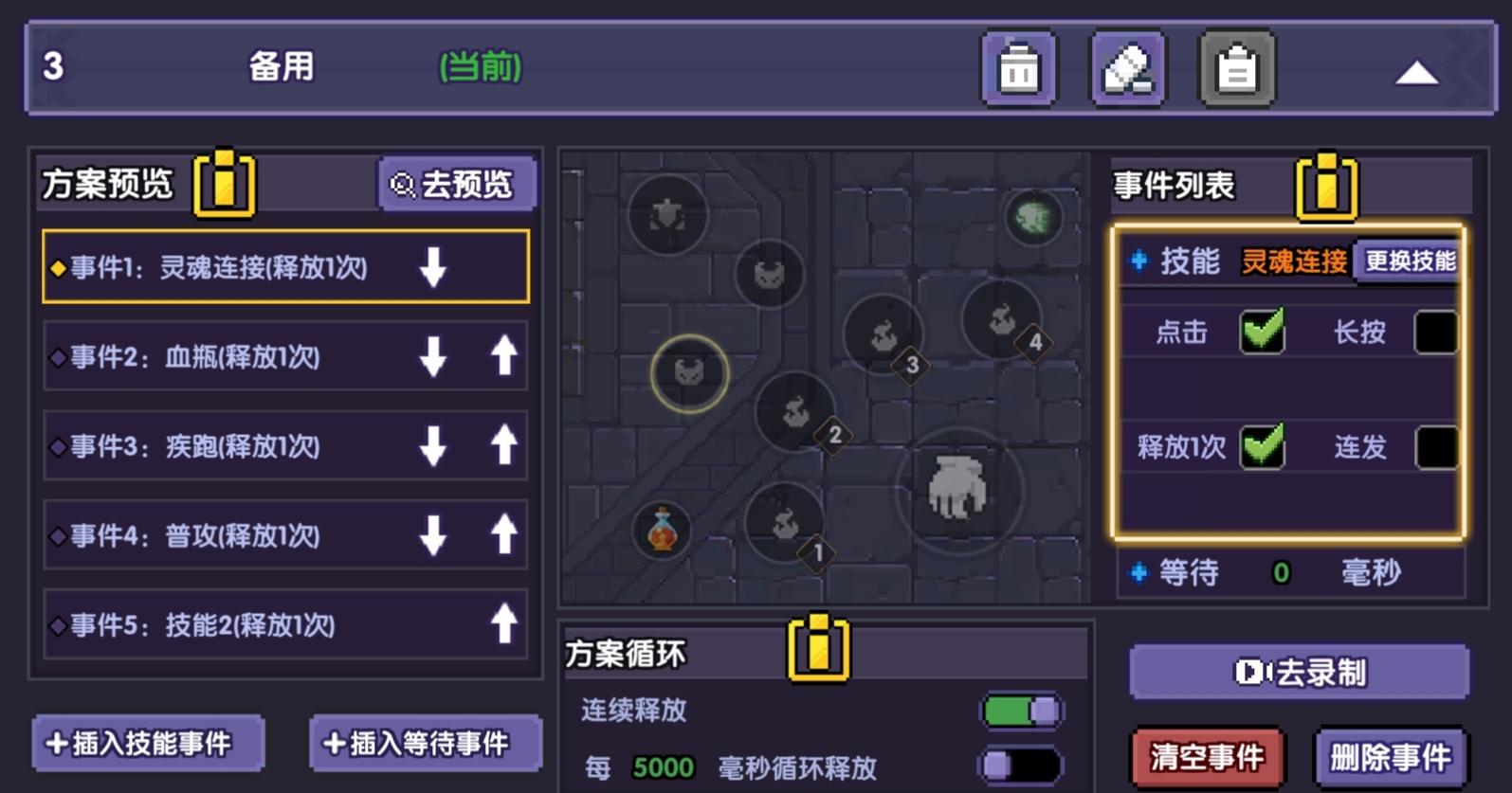
Task: Start recording with the 去录制 button
Action: pyautogui.click(x=1298, y=673)
